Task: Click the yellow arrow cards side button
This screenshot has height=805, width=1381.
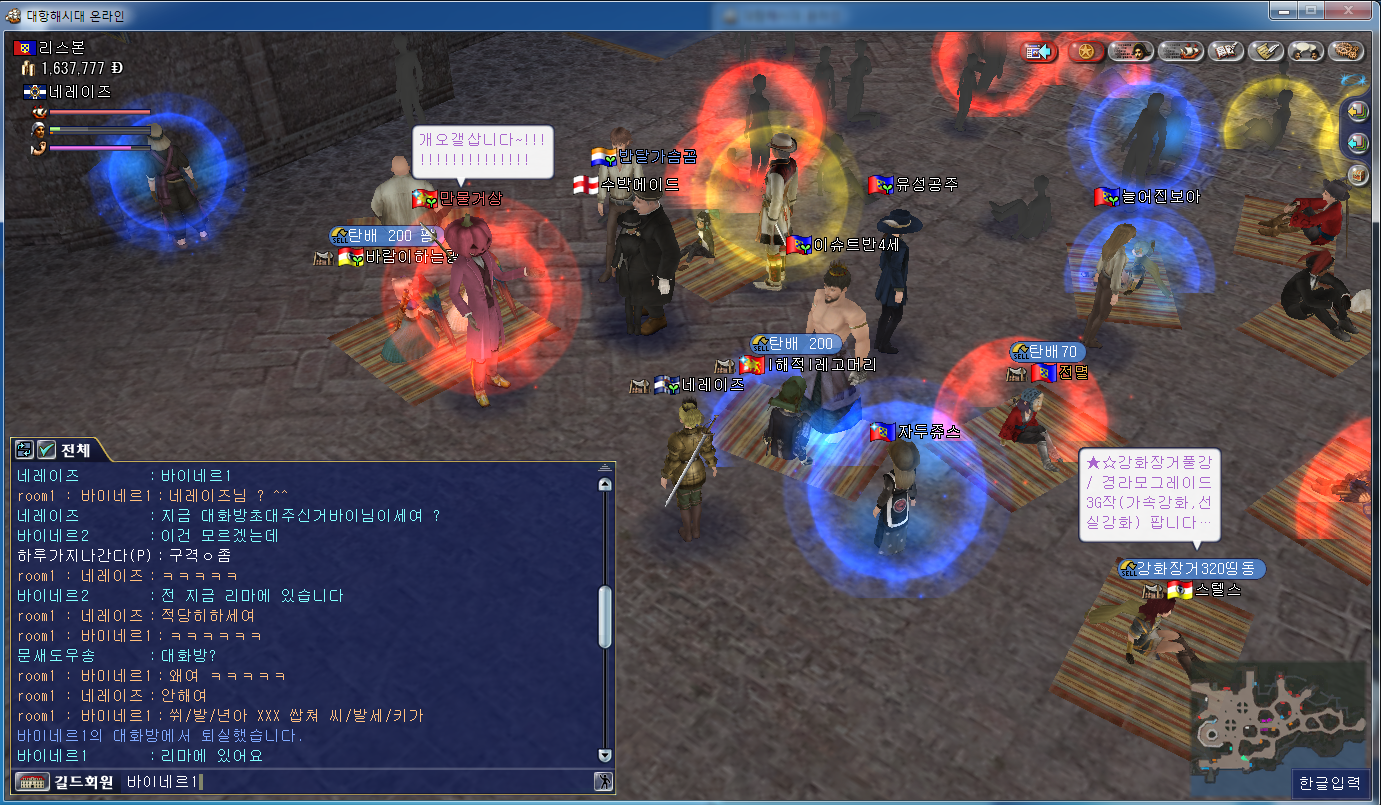Action: tap(1357, 110)
